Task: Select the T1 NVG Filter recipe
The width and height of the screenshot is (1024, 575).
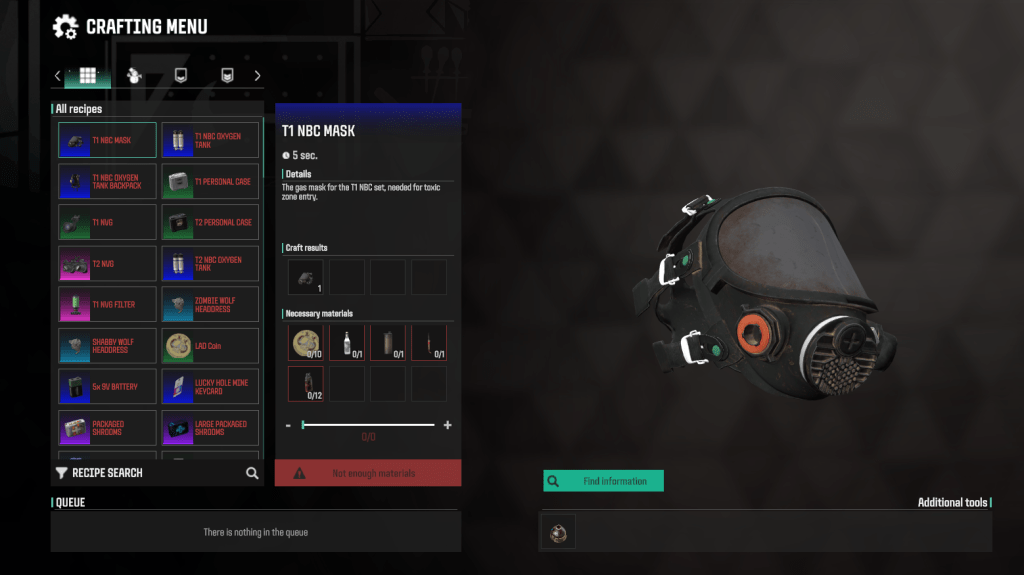Action: pos(107,304)
